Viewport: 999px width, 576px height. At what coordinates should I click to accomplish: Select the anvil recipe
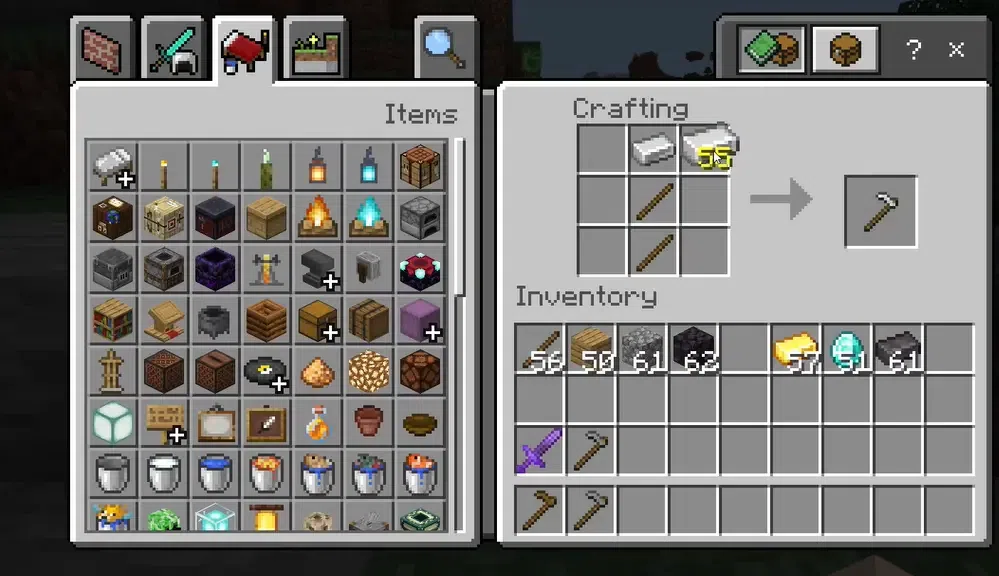click(317, 268)
